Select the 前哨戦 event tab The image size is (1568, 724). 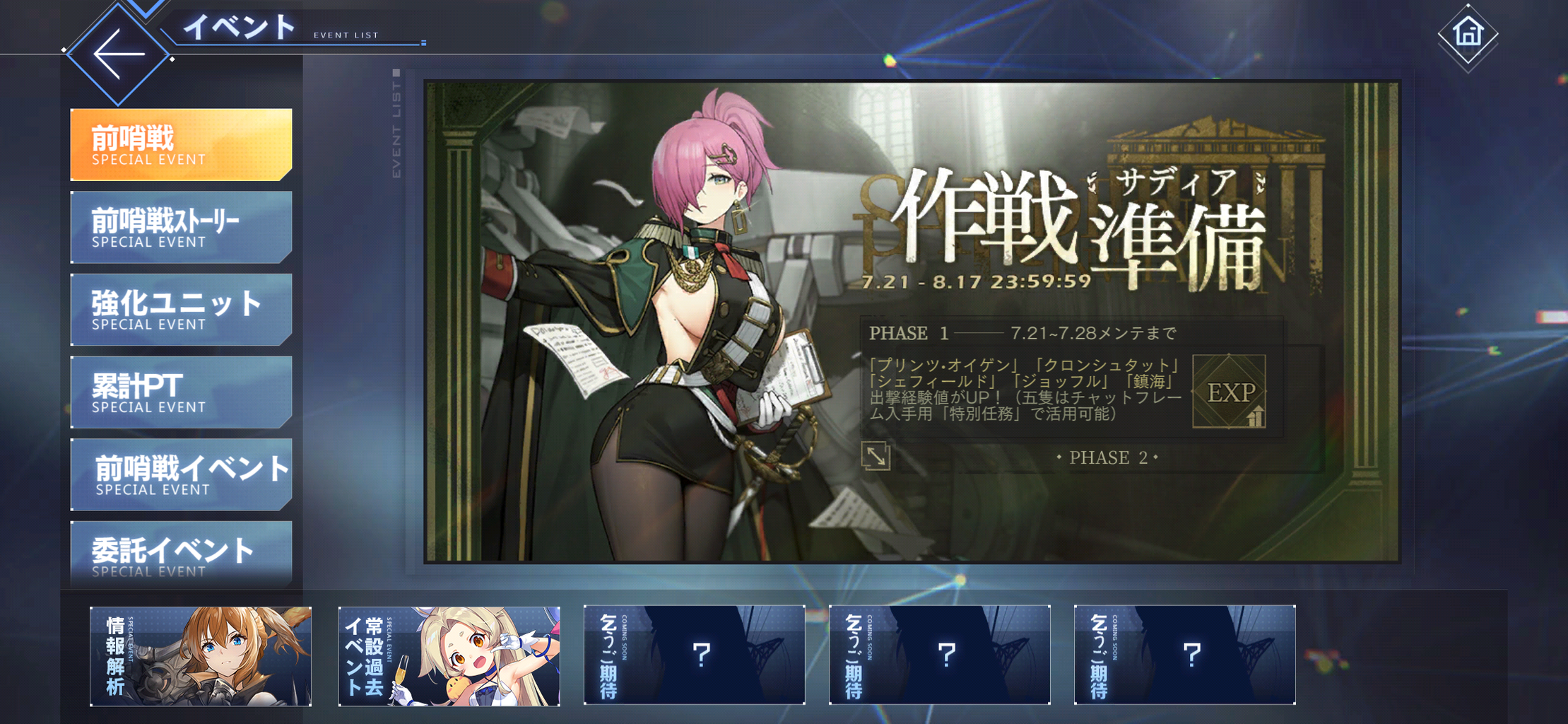tap(181, 144)
